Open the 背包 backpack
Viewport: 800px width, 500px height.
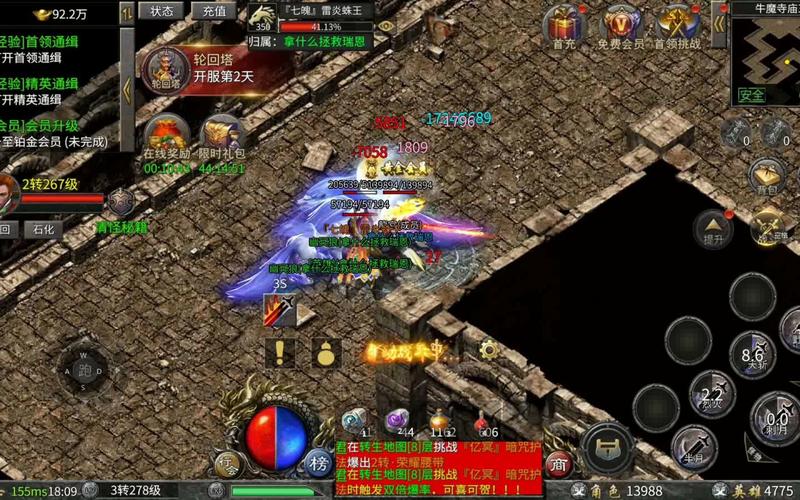coord(767,175)
